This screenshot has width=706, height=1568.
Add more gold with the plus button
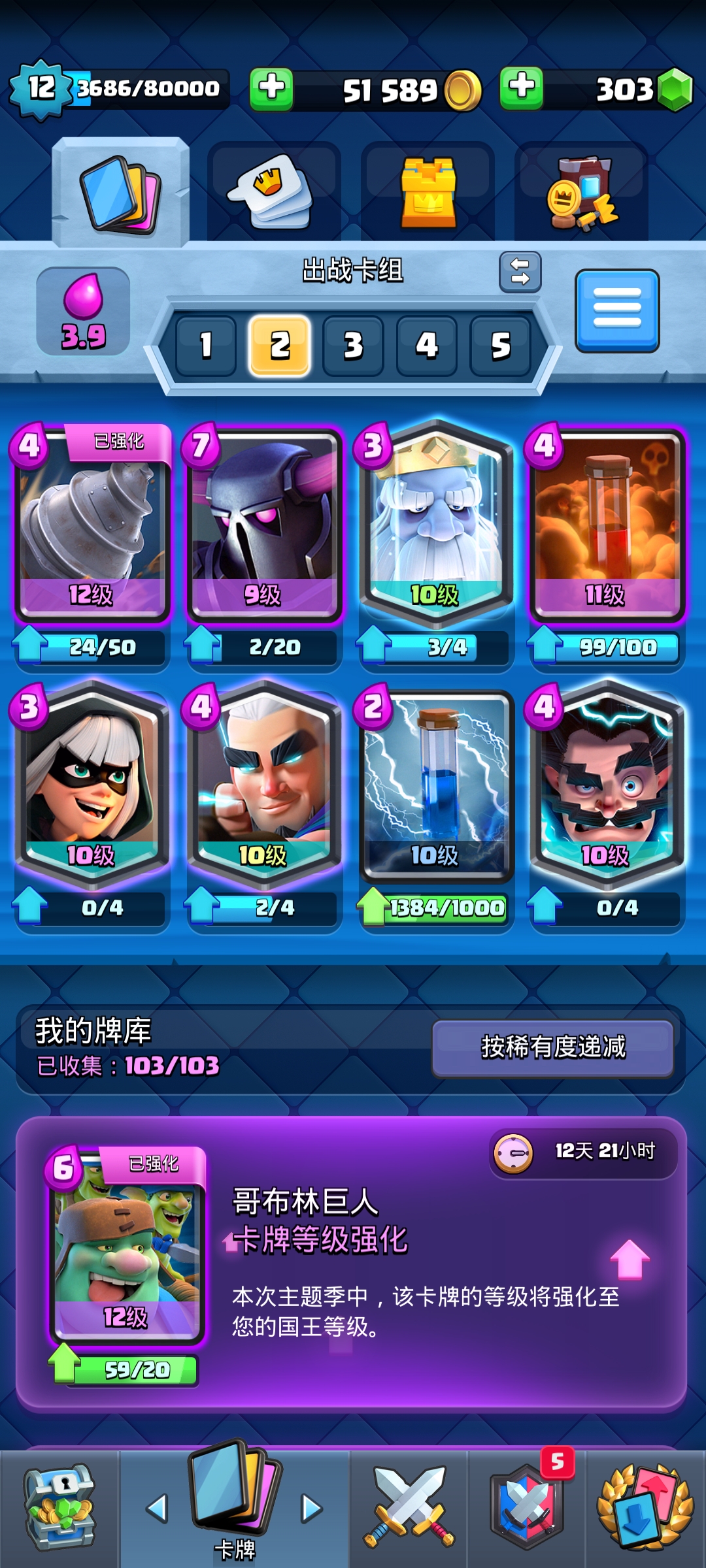(x=271, y=88)
